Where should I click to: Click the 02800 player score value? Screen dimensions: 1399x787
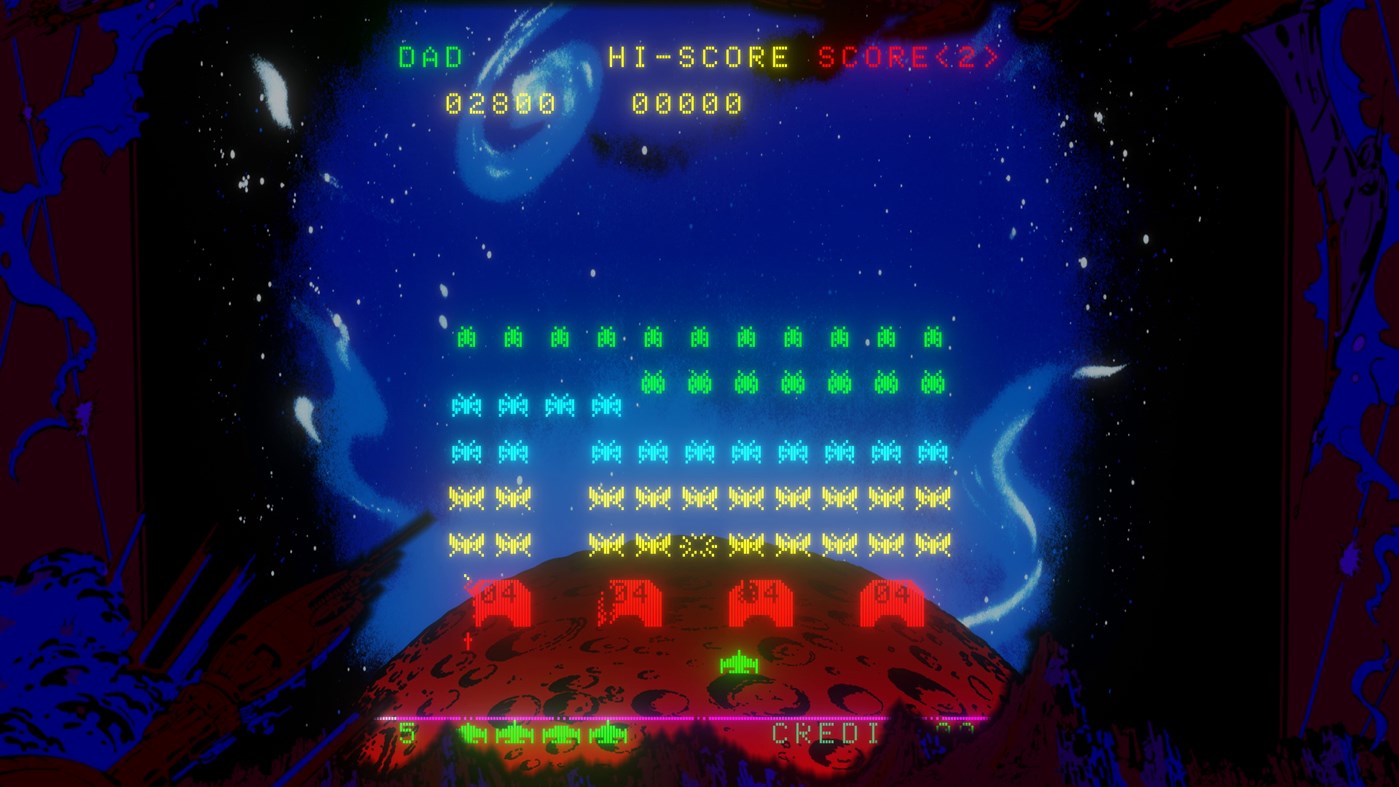498,102
